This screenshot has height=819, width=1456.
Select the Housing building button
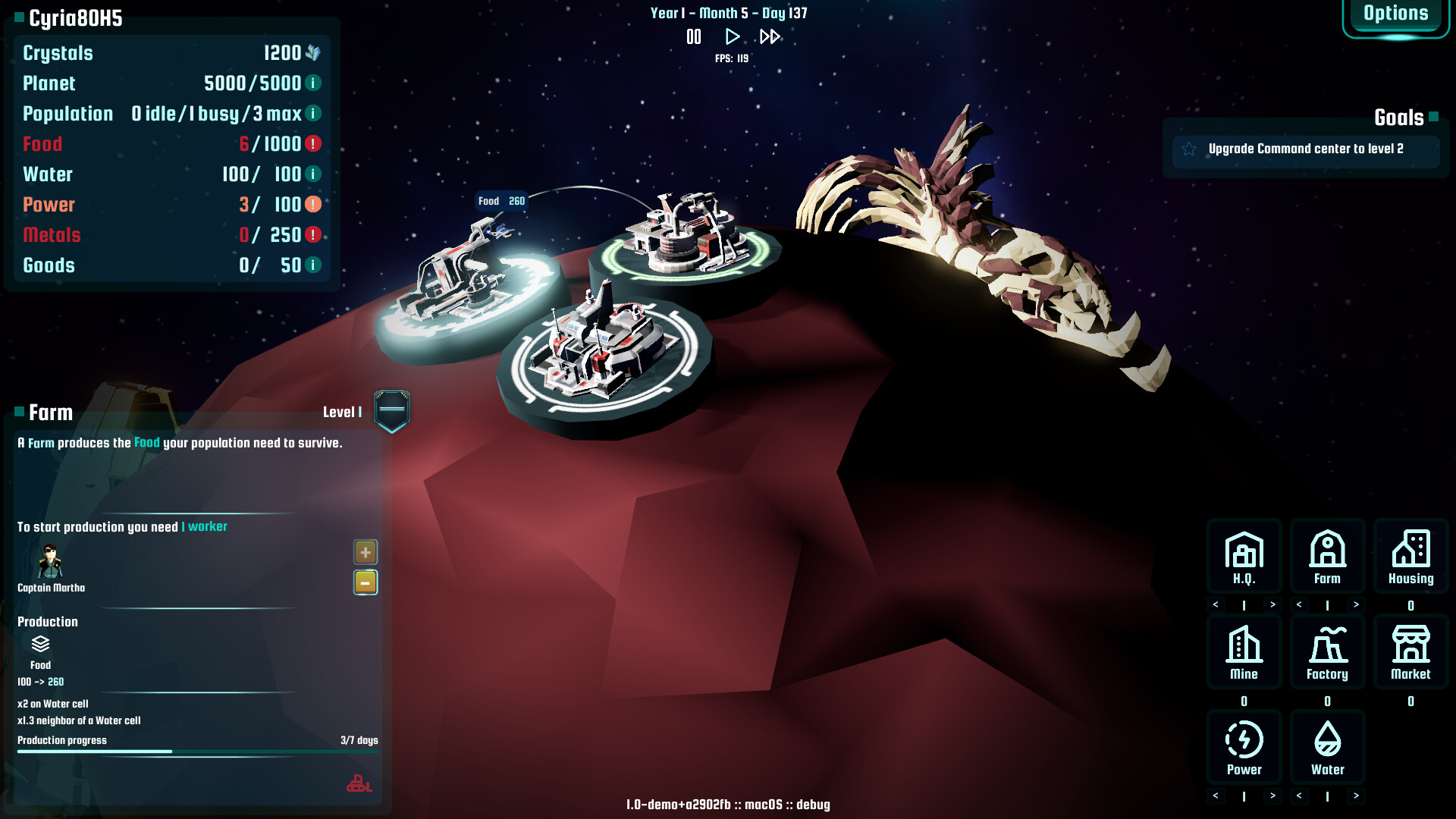coord(1410,556)
